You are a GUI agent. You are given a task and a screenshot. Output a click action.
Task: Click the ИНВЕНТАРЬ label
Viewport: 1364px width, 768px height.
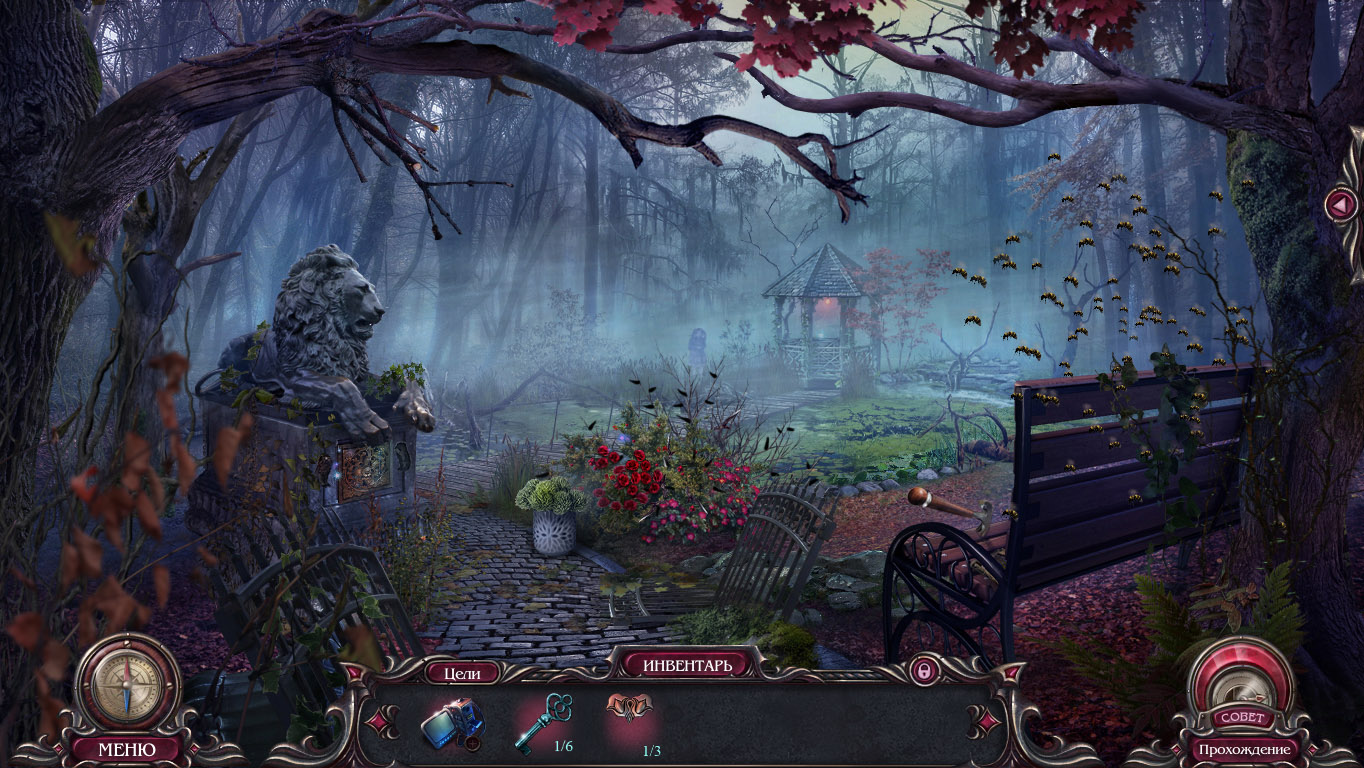point(687,664)
